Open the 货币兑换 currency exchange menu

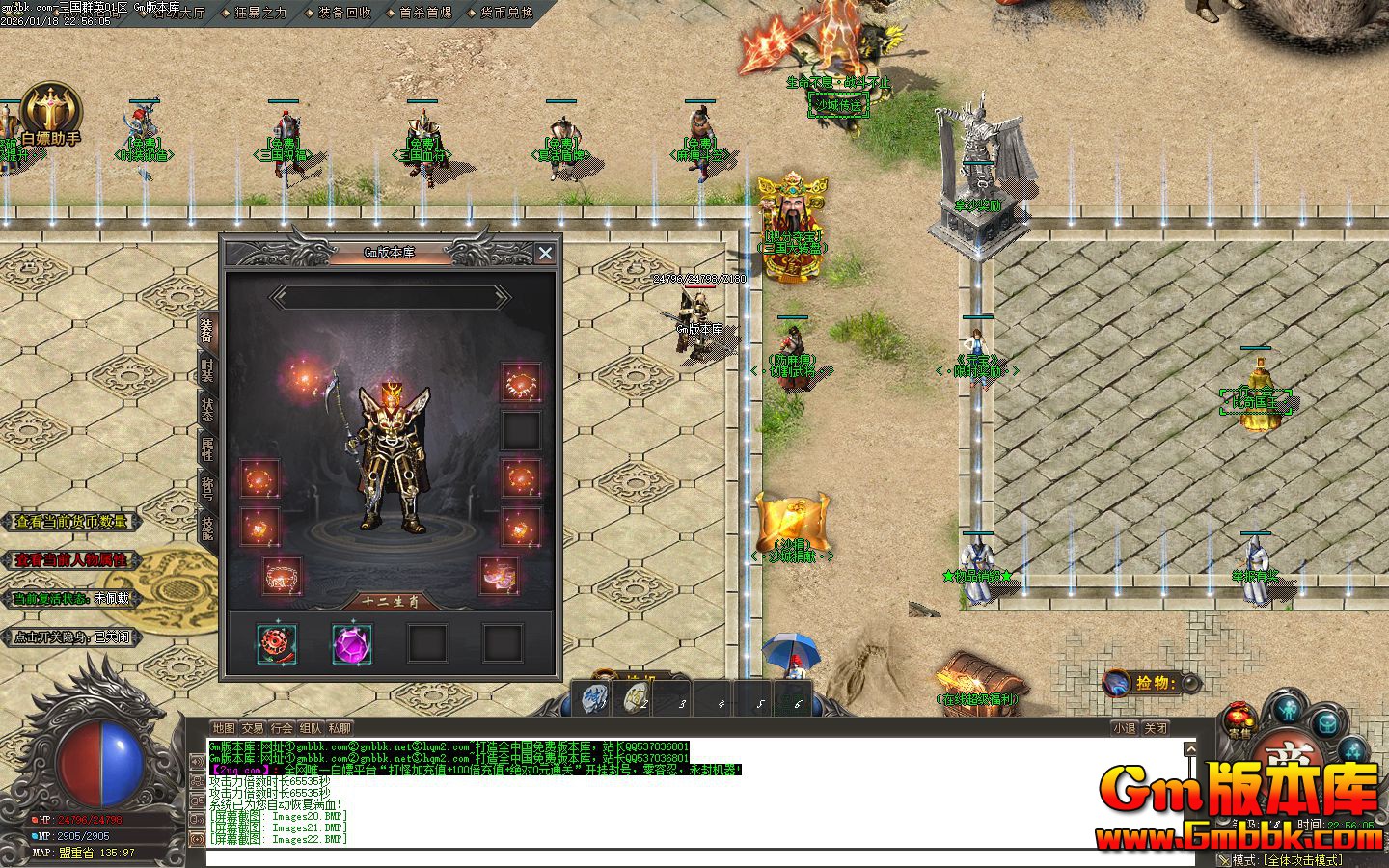[505, 13]
